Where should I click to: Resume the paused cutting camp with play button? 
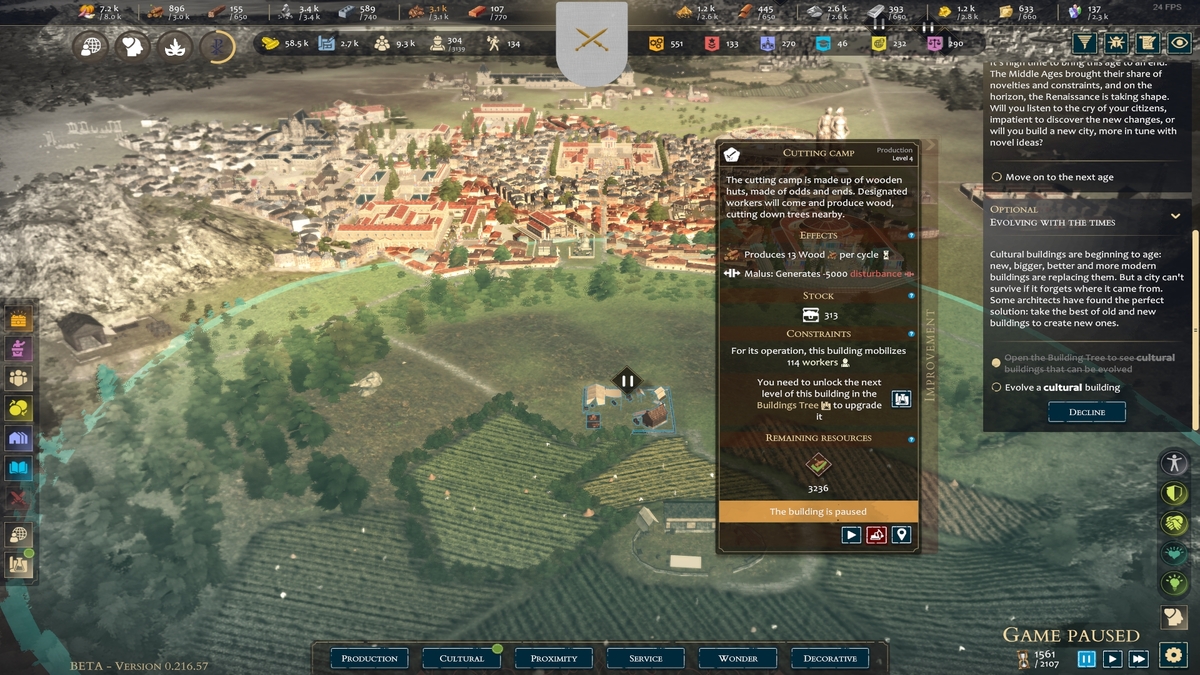point(851,535)
